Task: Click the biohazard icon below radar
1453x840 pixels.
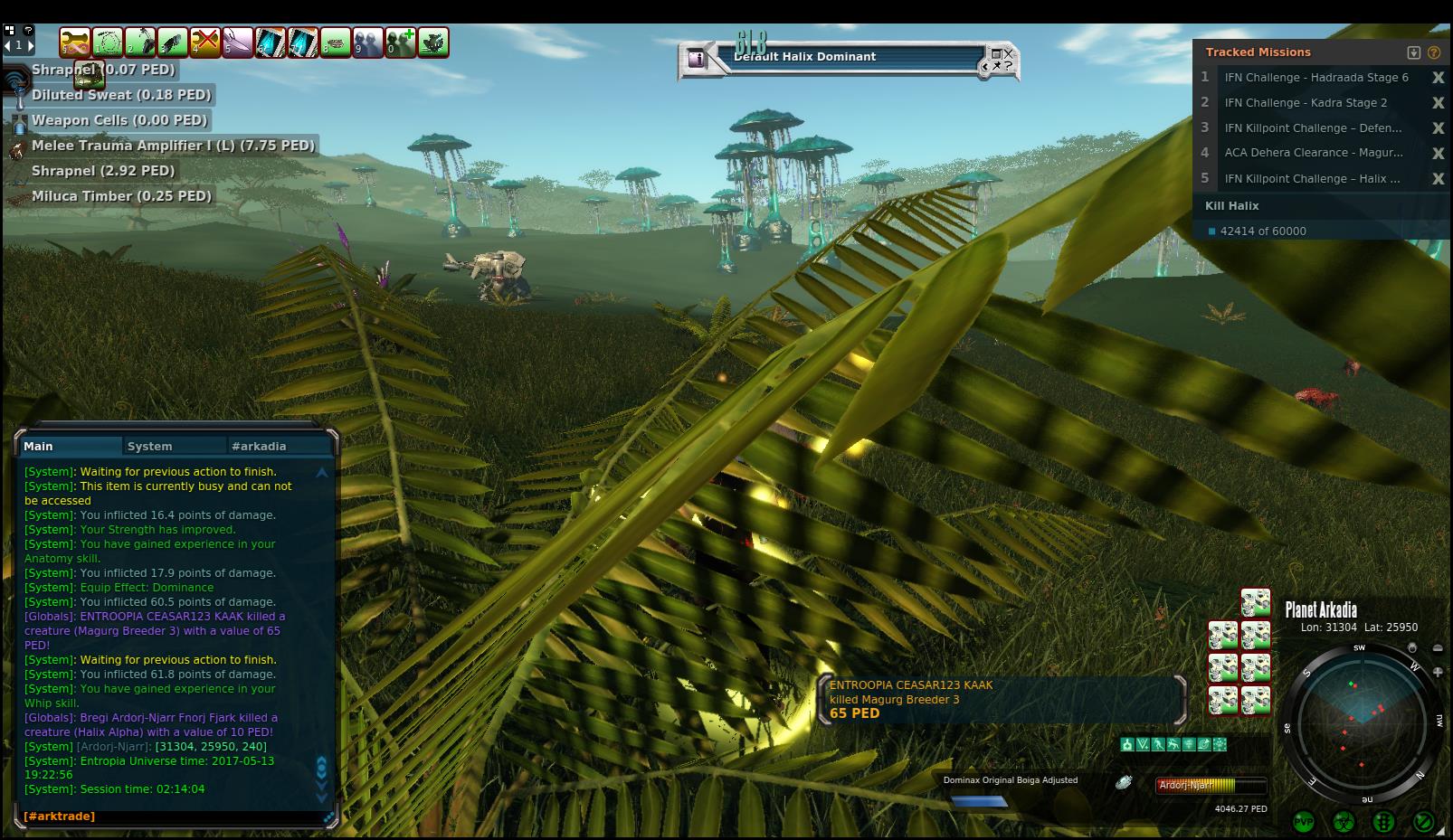Action: 1344,821
